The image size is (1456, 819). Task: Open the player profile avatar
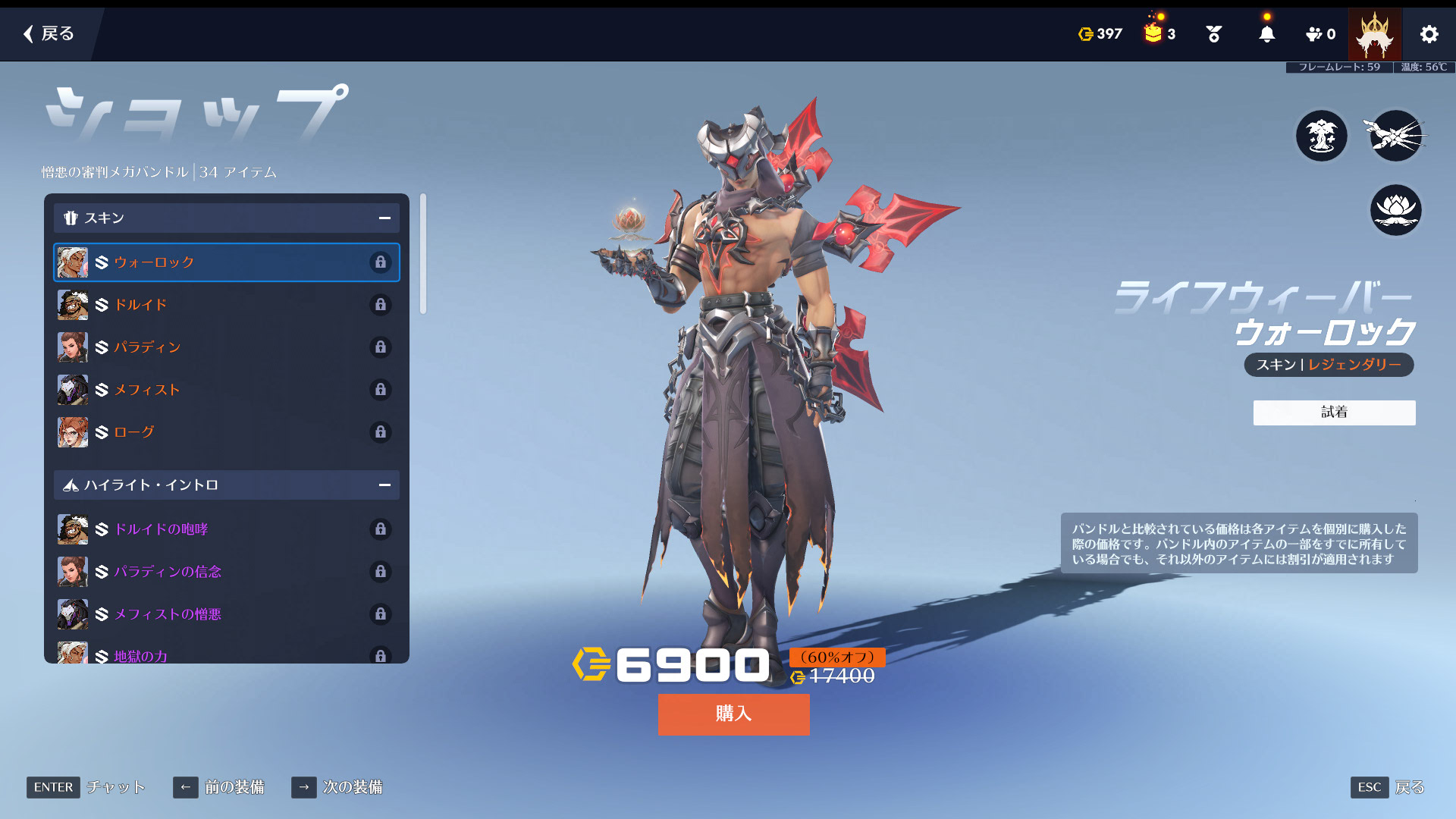pyautogui.click(x=1374, y=34)
